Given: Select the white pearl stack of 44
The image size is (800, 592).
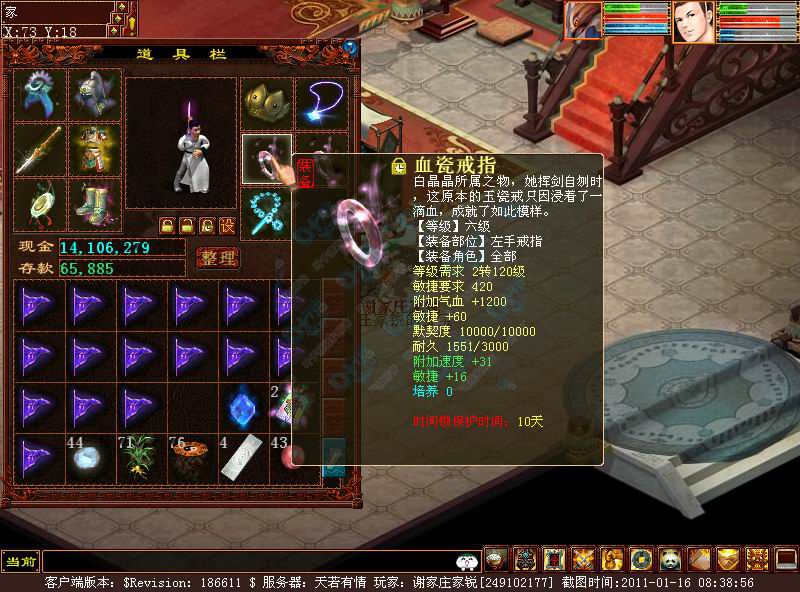Looking at the screenshot, I should tap(88, 459).
